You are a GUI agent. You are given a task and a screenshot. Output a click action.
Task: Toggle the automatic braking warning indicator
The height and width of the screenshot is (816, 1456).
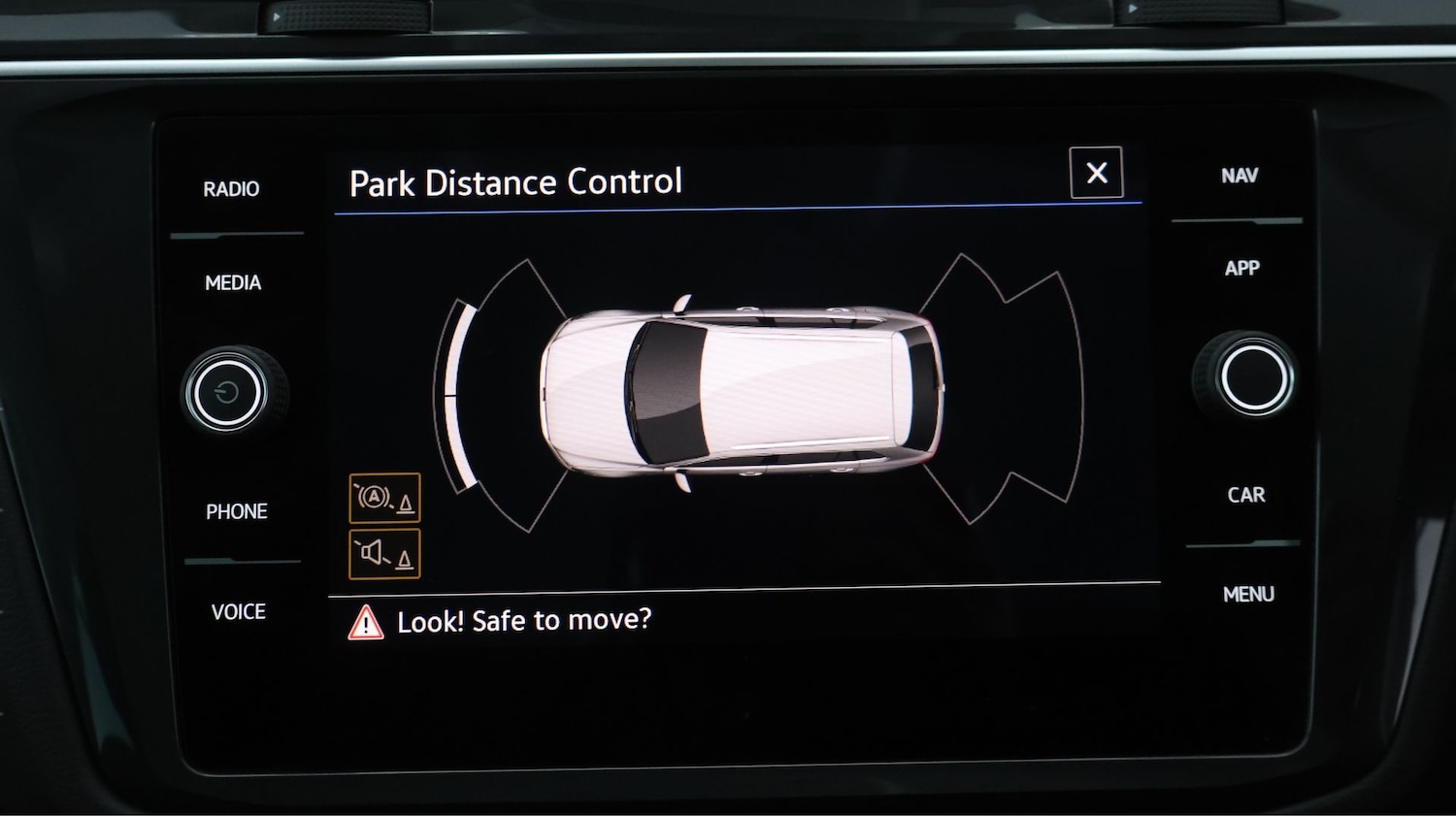click(384, 499)
